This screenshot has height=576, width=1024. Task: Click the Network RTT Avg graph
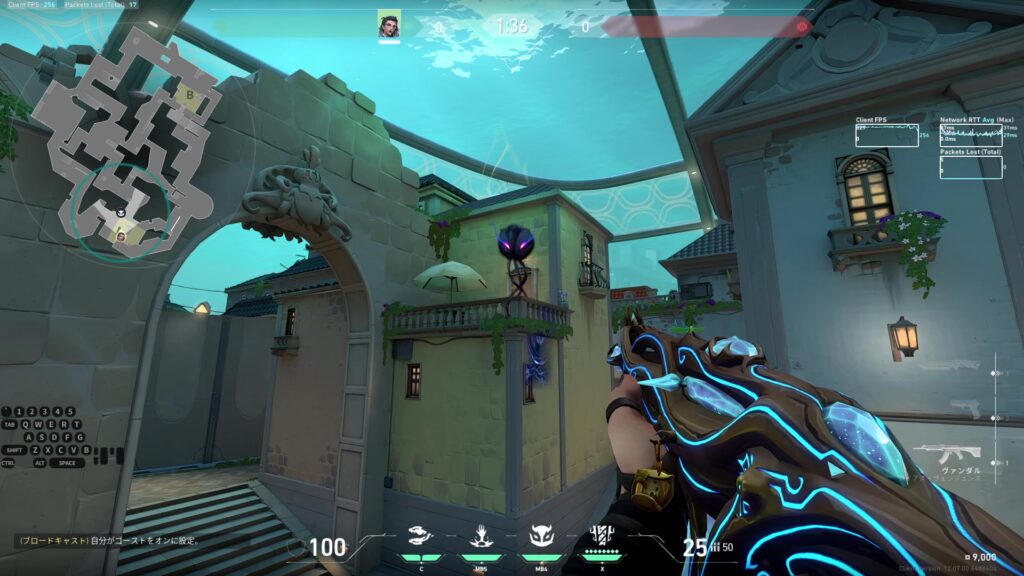click(x=971, y=135)
